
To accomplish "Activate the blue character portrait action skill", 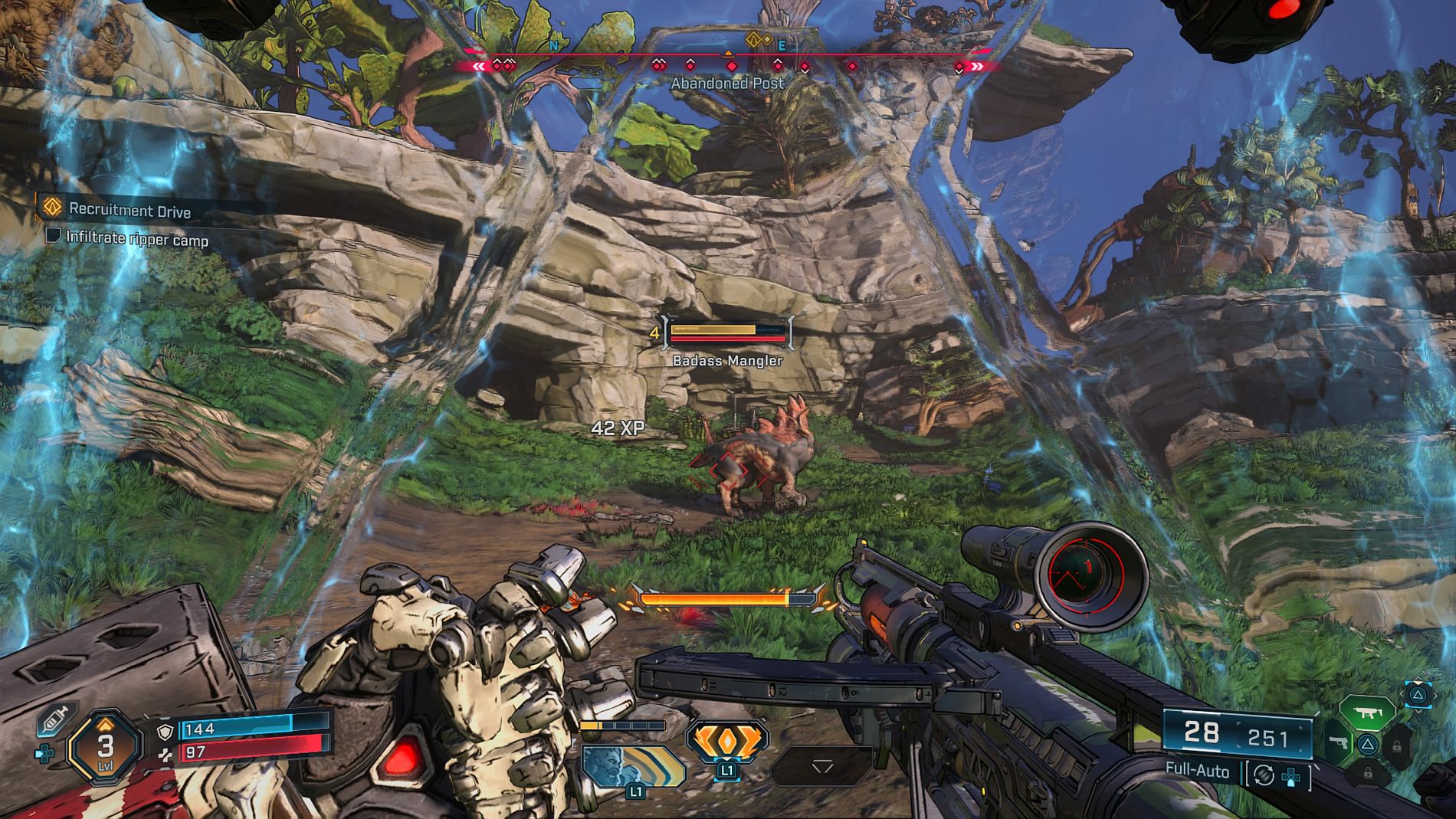I will point(631,767).
